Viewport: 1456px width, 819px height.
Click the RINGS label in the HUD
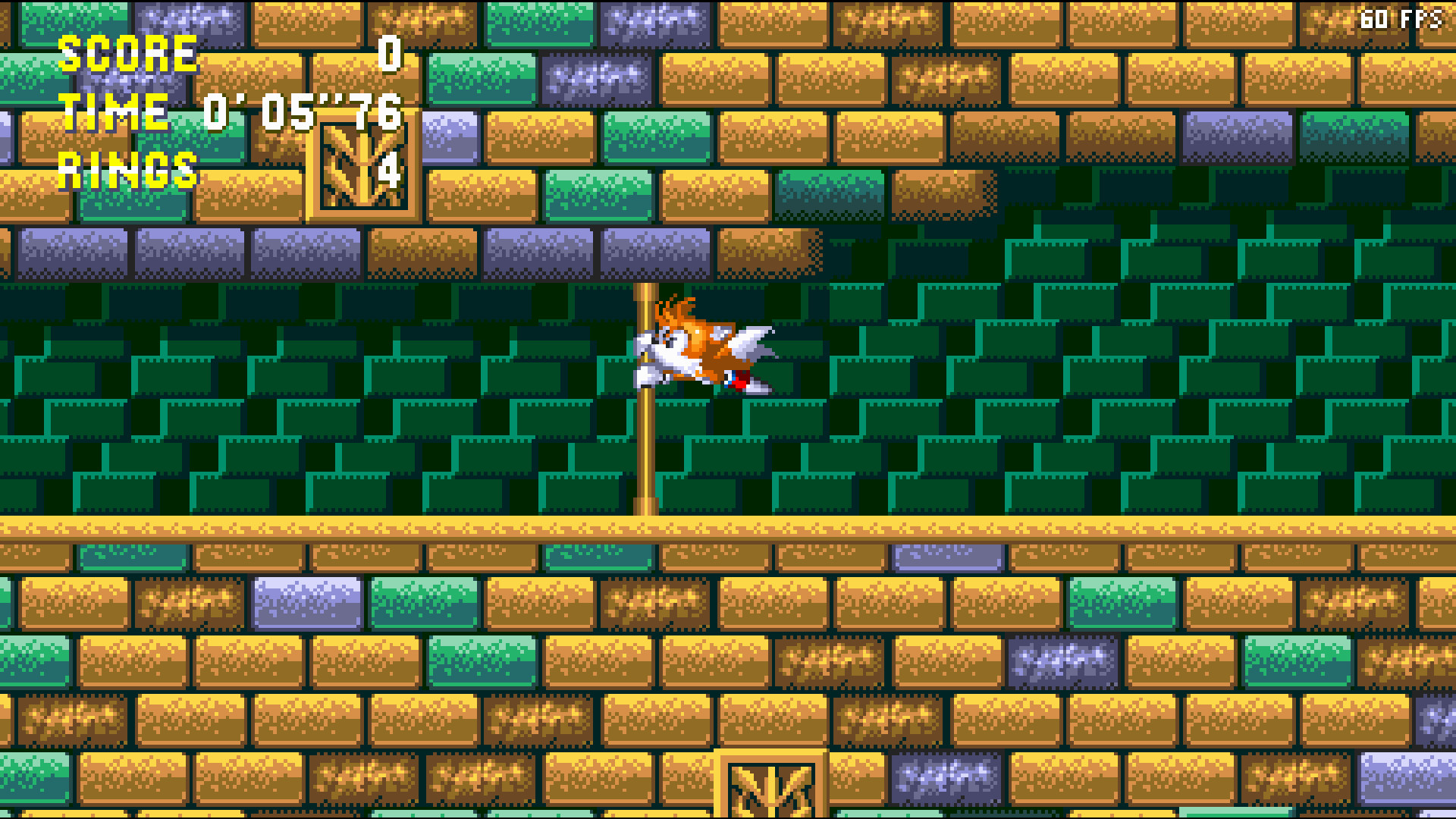[x=127, y=168]
